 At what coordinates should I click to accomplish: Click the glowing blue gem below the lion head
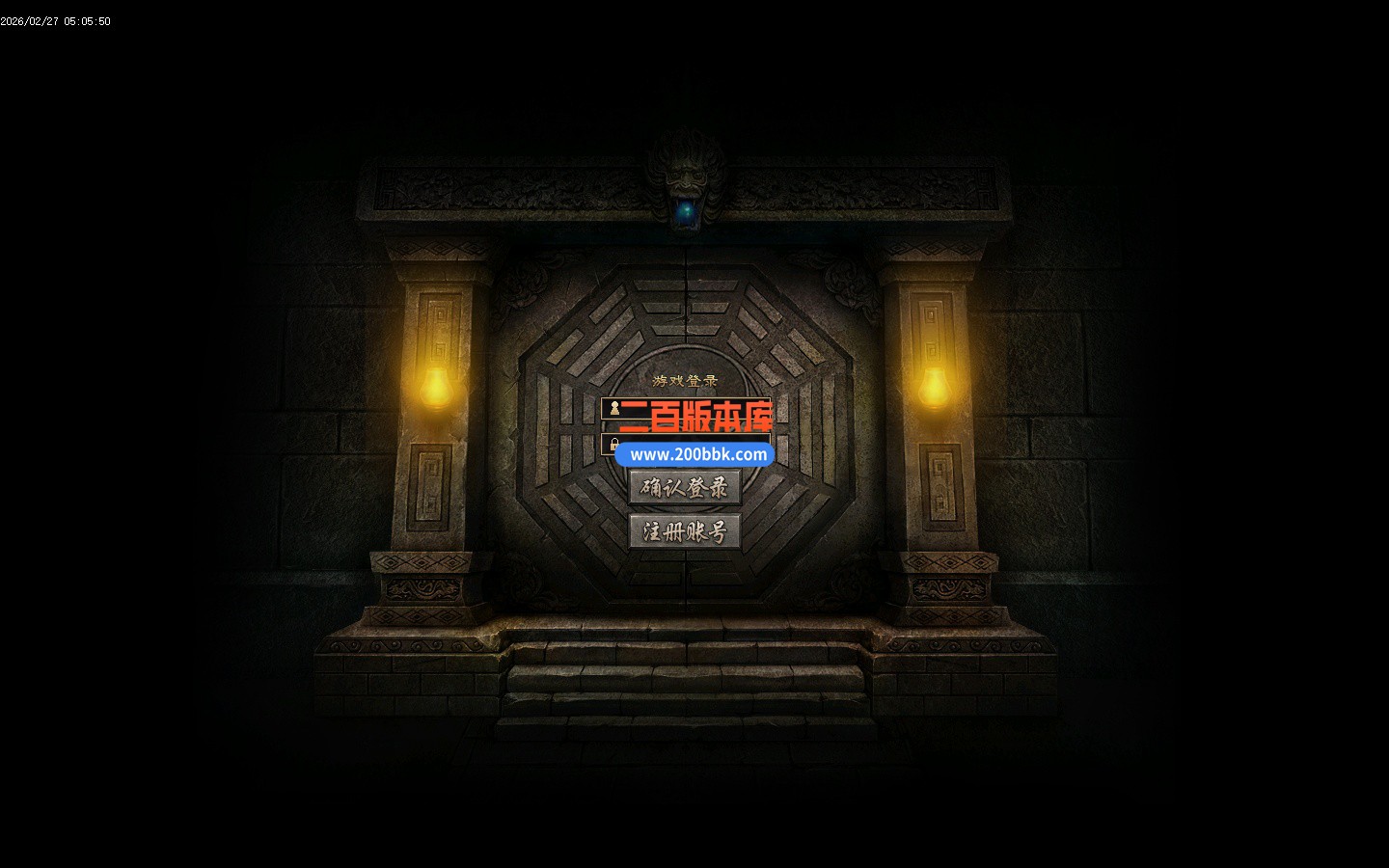point(688,214)
